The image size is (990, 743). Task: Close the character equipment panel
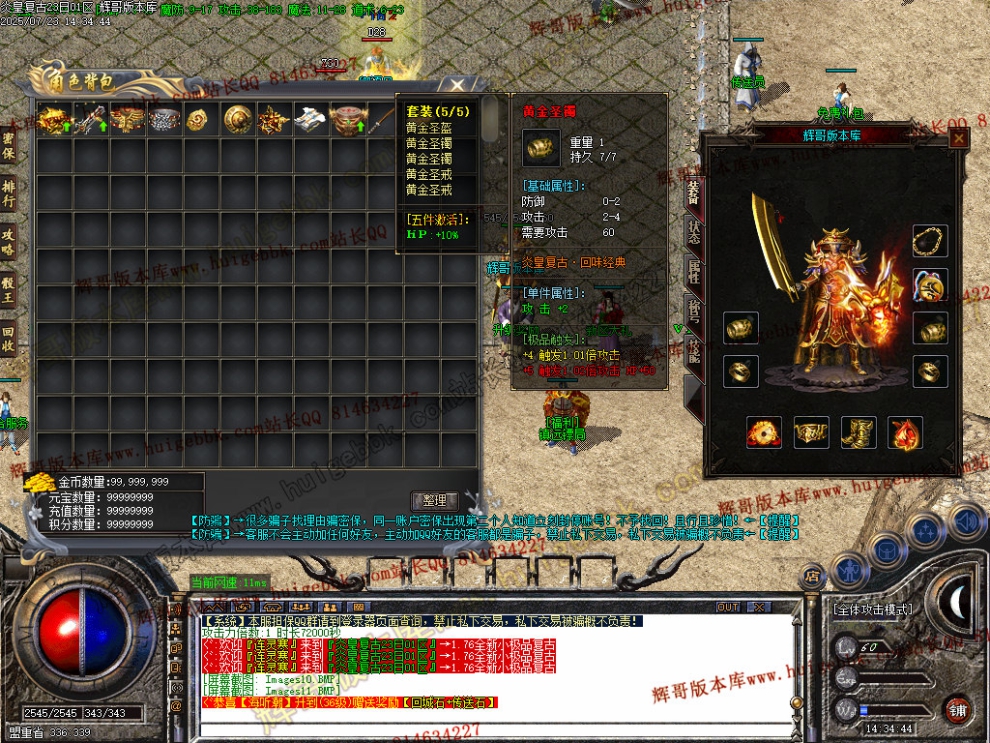click(x=958, y=140)
